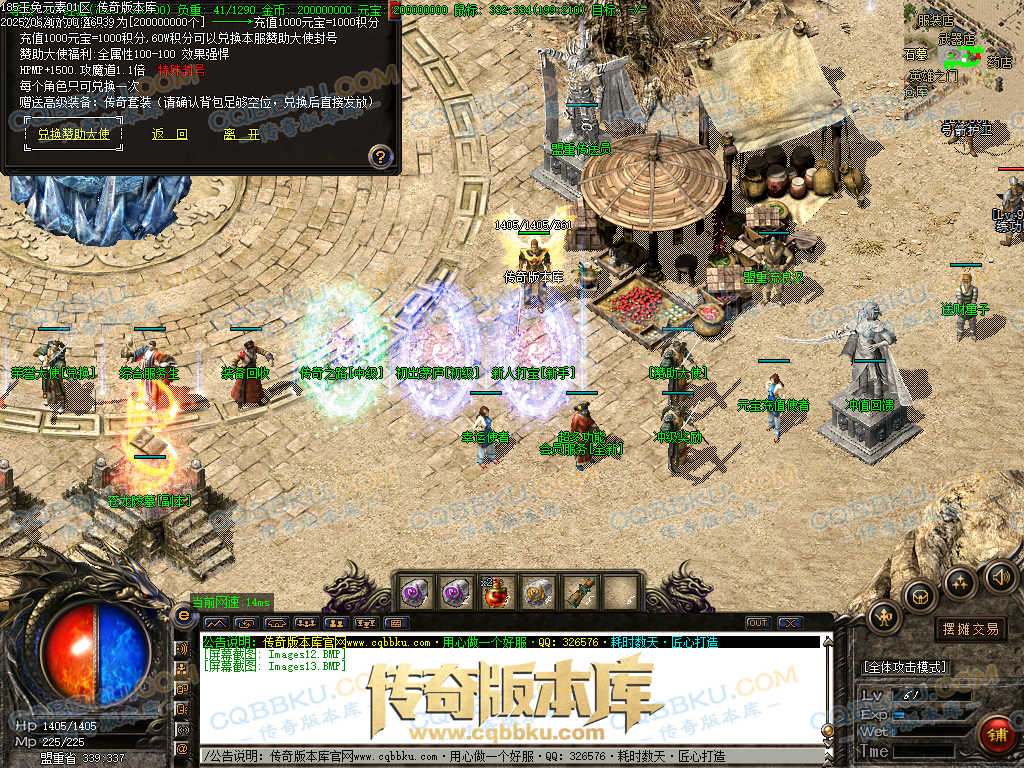Screen dimensions: 1024x768
Task: Open the round figure-icon button
Action: [885, 617]
